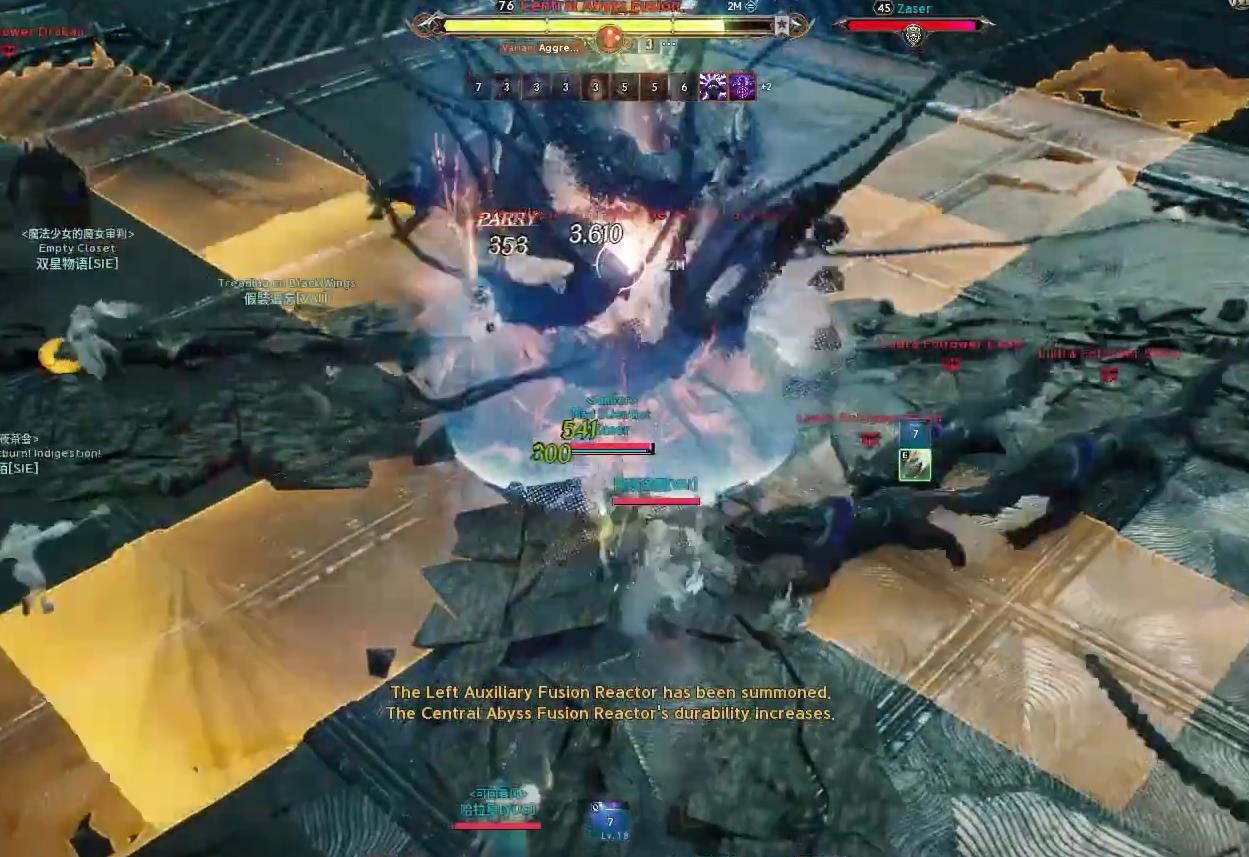
Task: Click the red orb emblem under boss health
Action: (x=610, y=41)
